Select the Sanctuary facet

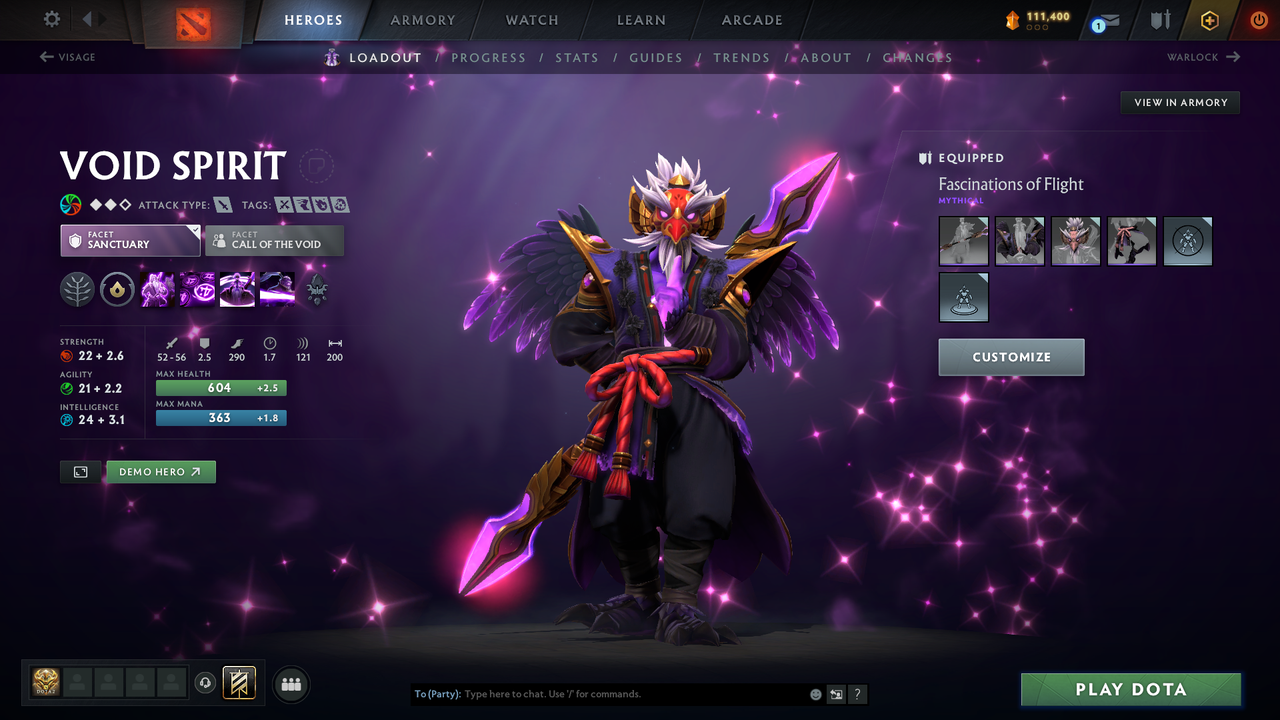tap(130, 240)
